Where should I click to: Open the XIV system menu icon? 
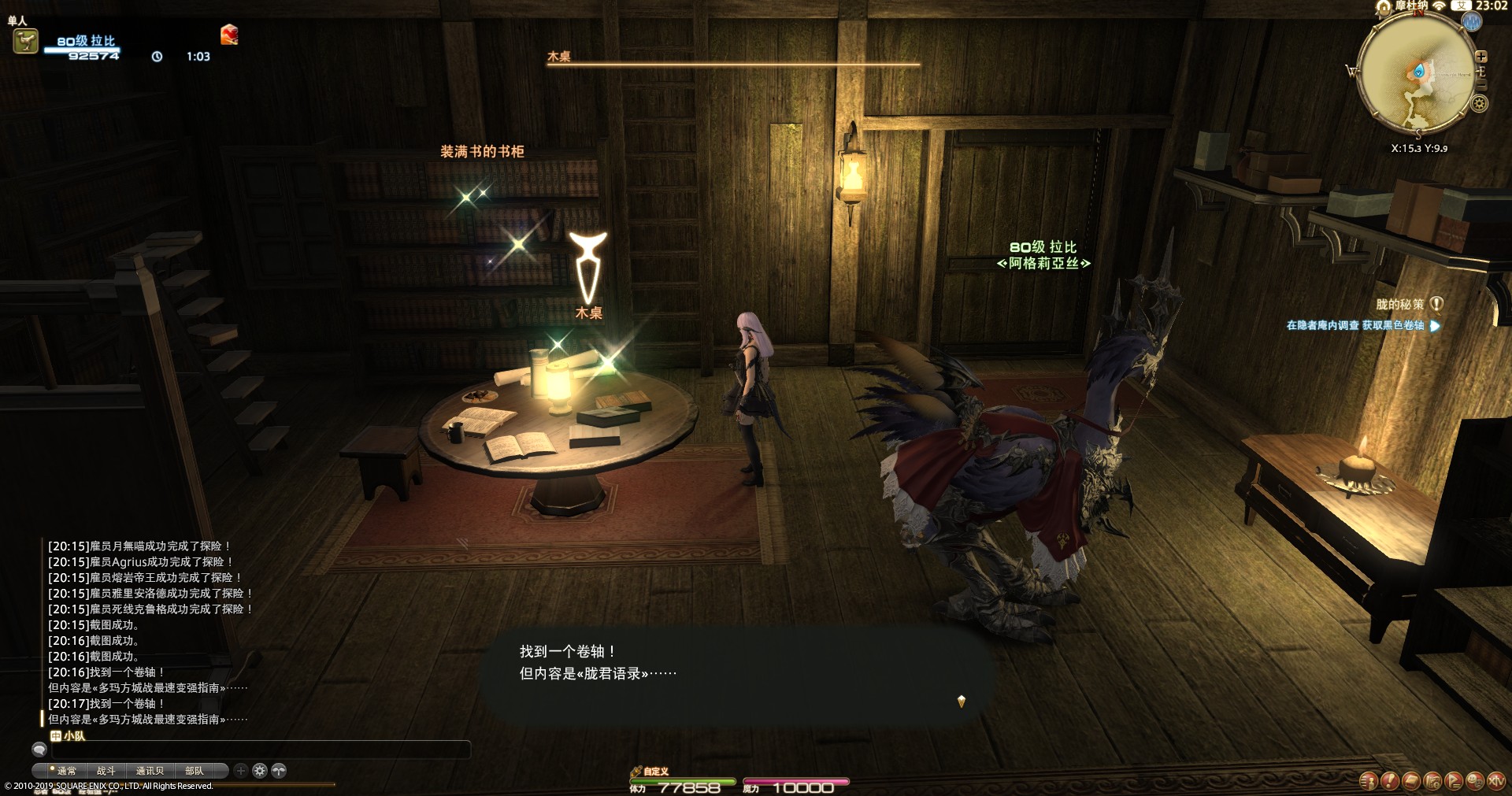pos(1495,780)
